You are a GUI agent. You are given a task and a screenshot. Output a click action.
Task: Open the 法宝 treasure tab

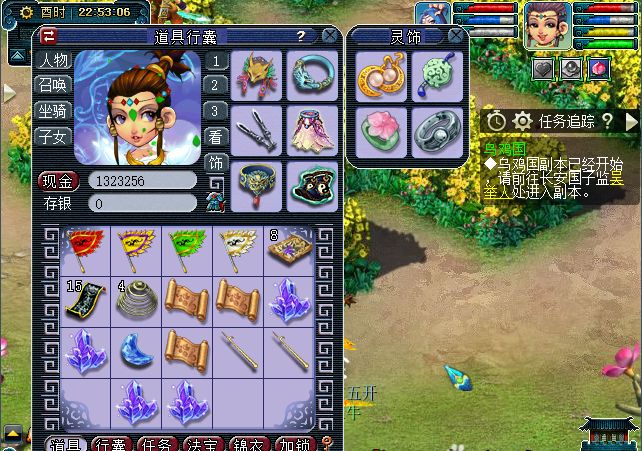pyautogui.click(x=205, y=444)
